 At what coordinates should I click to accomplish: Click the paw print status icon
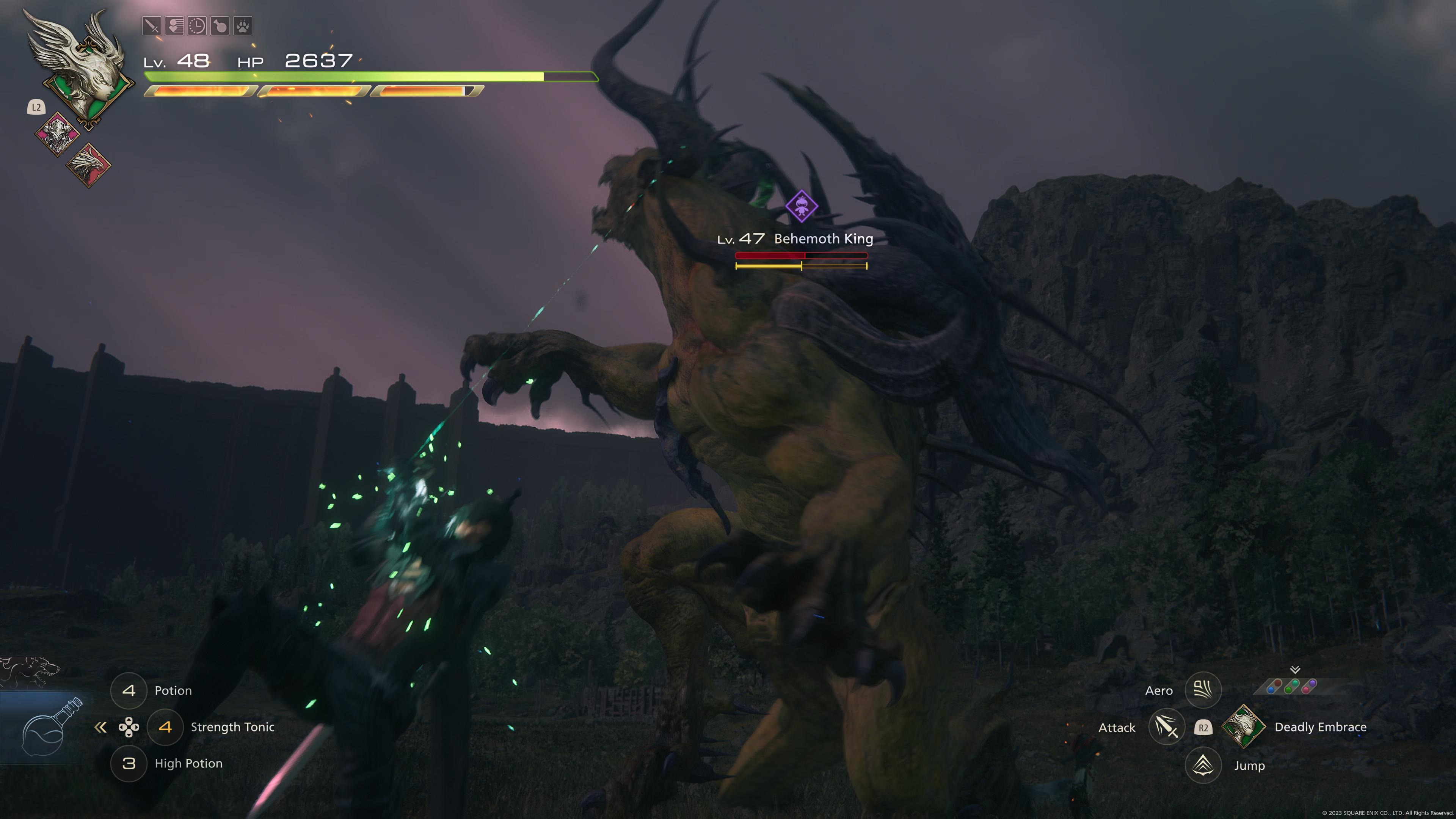(243, 26)
